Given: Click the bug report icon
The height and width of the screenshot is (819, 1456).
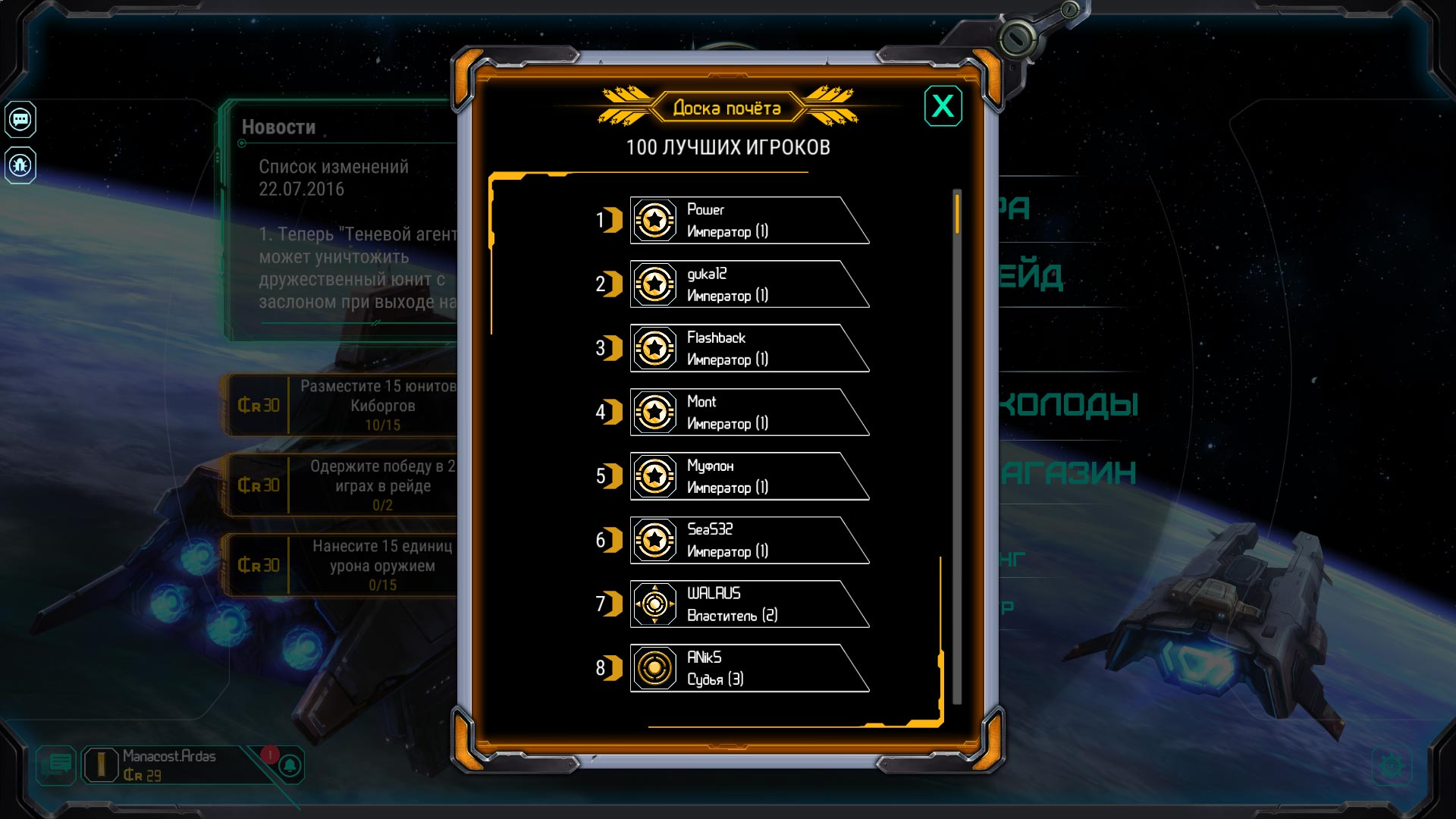Looking at the screenshot, I should click(20, 165).
